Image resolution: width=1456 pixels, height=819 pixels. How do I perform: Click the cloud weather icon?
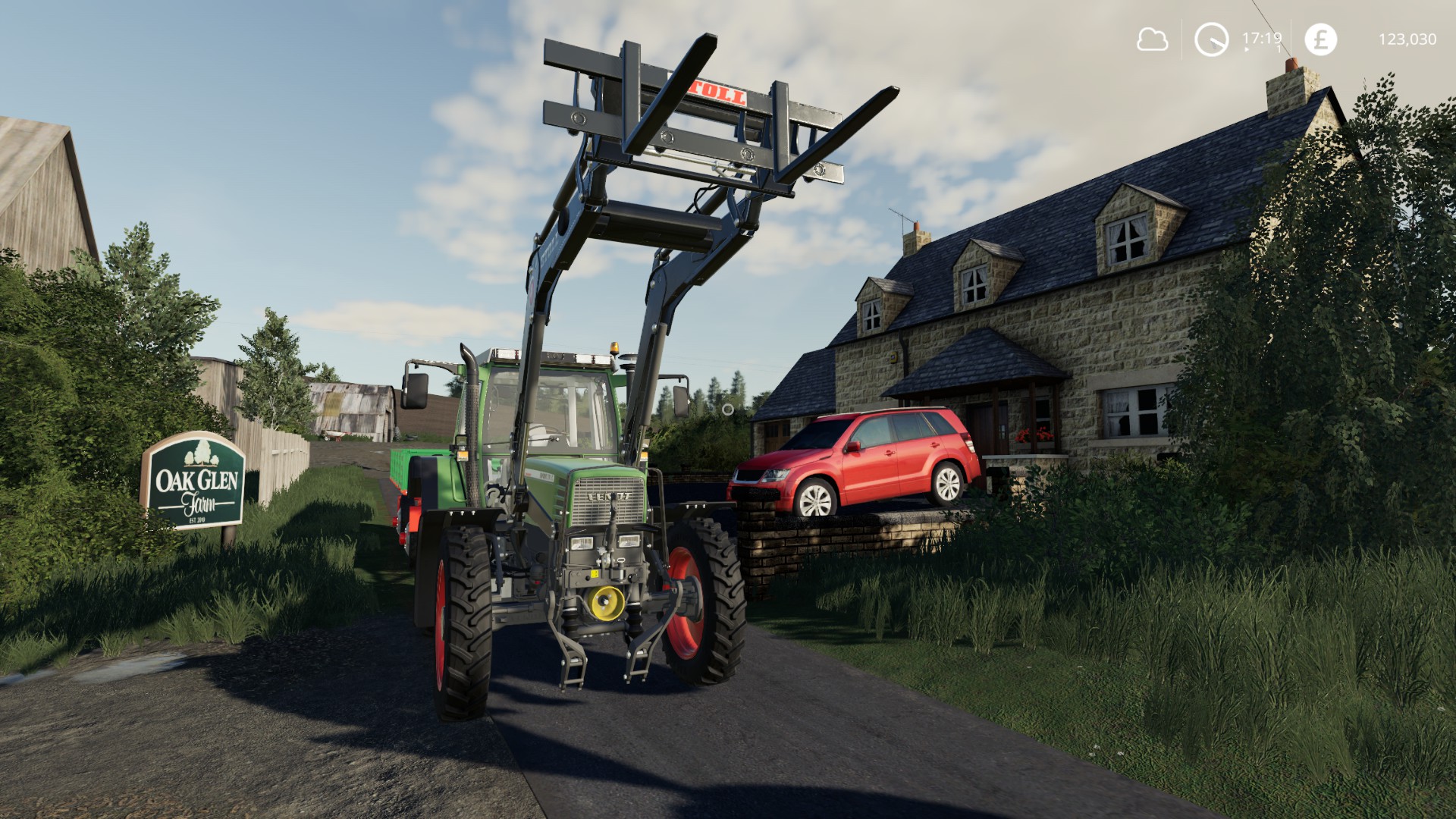pyautogui.click(x=1152, y=39)
